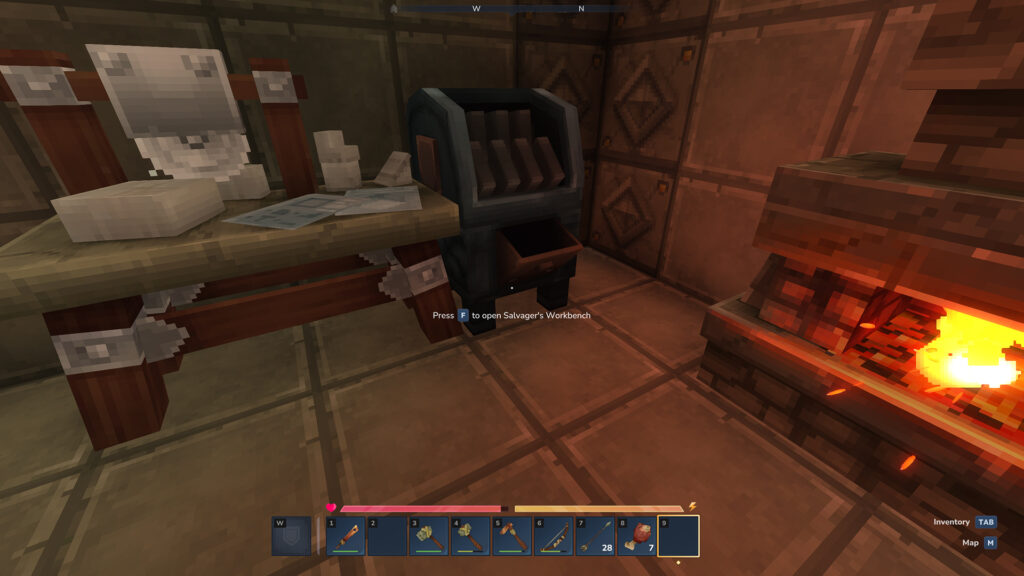Image resolution: width=1024 pixels, height=576 pixels.
Task: Choose the stone mace in slot 4
Action: (469, 536)
